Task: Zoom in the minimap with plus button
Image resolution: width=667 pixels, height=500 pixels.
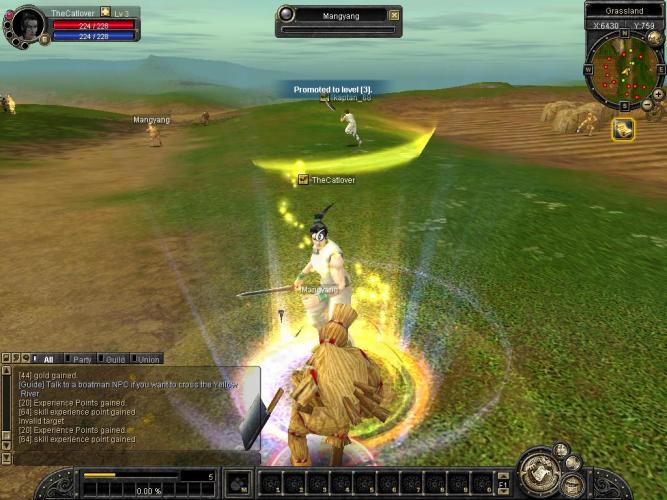Action: 659,91
